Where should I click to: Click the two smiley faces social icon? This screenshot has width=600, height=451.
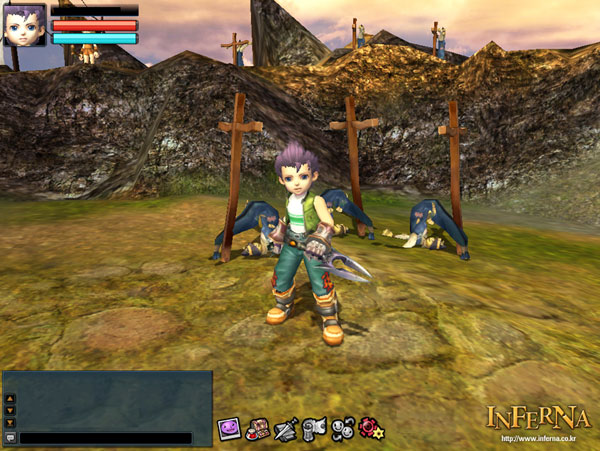pos(343,429)
